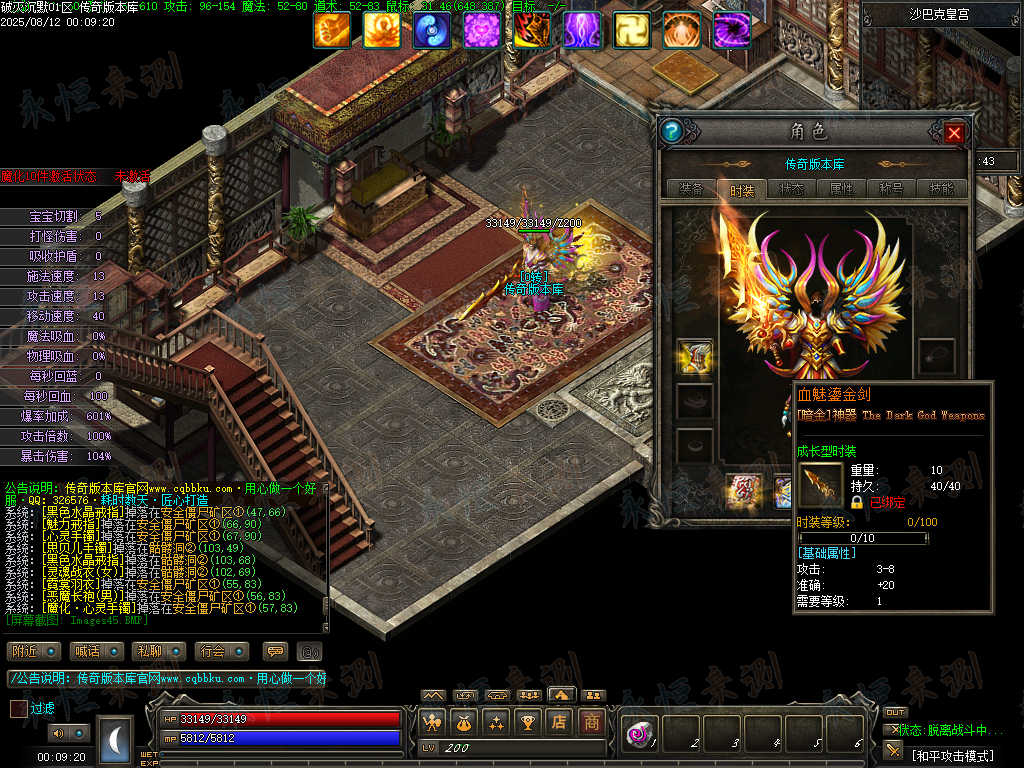Switch to the 技能 skills tab
The width and height of the screenshot is (1024, 768).
[941, 189]
